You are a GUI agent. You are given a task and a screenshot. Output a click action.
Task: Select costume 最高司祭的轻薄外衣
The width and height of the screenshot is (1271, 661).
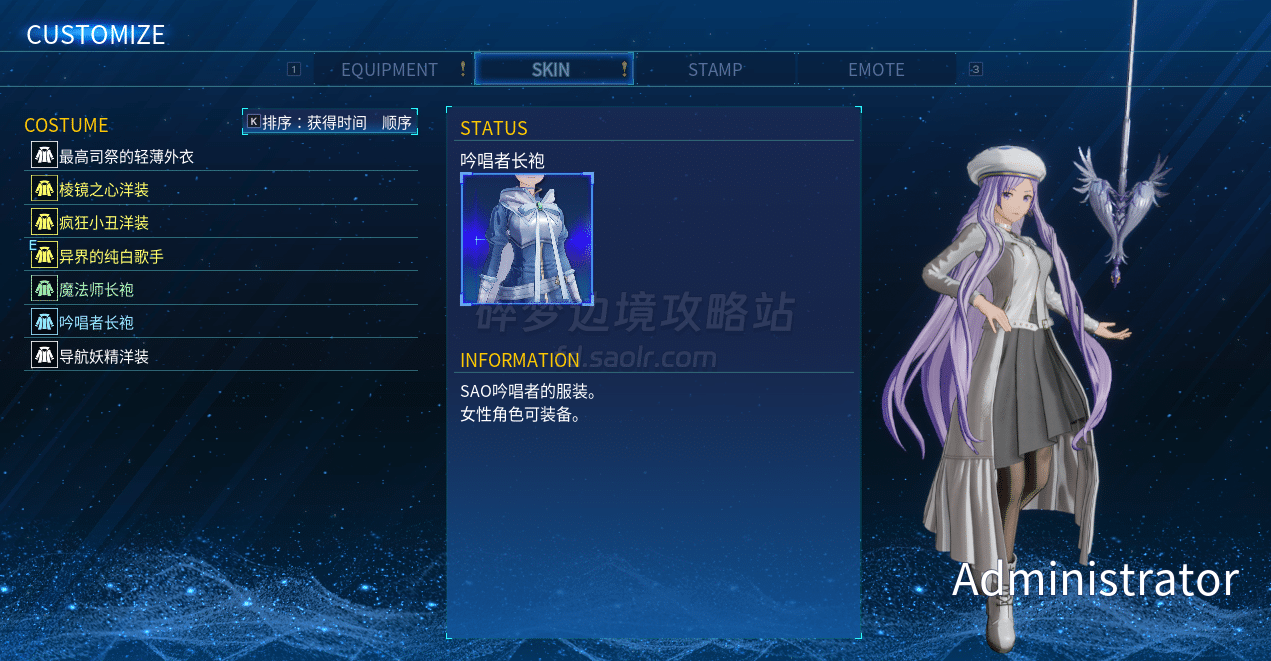tap(126, 156)
